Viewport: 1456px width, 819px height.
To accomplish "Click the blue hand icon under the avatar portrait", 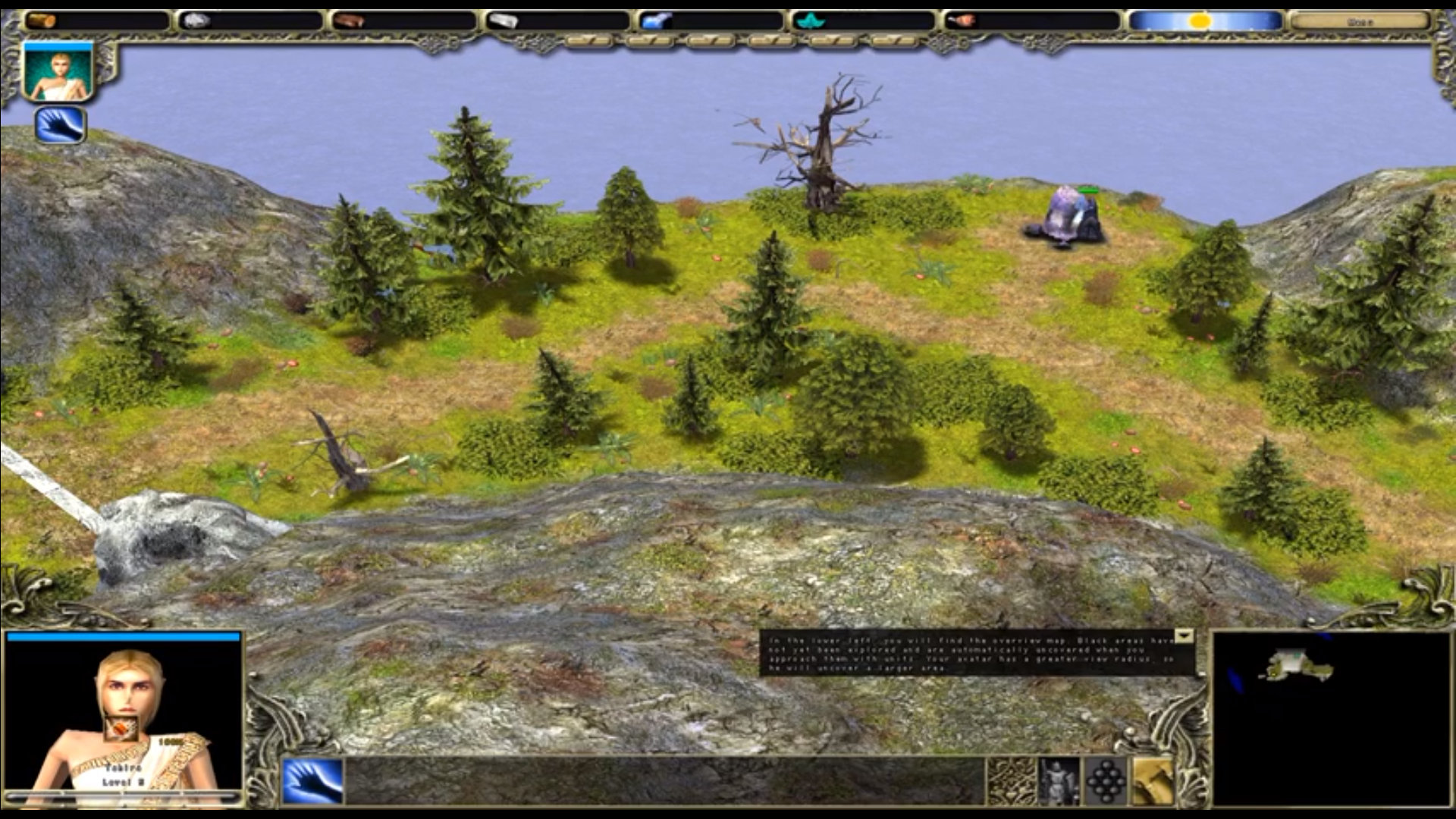I will click(60, 125).
